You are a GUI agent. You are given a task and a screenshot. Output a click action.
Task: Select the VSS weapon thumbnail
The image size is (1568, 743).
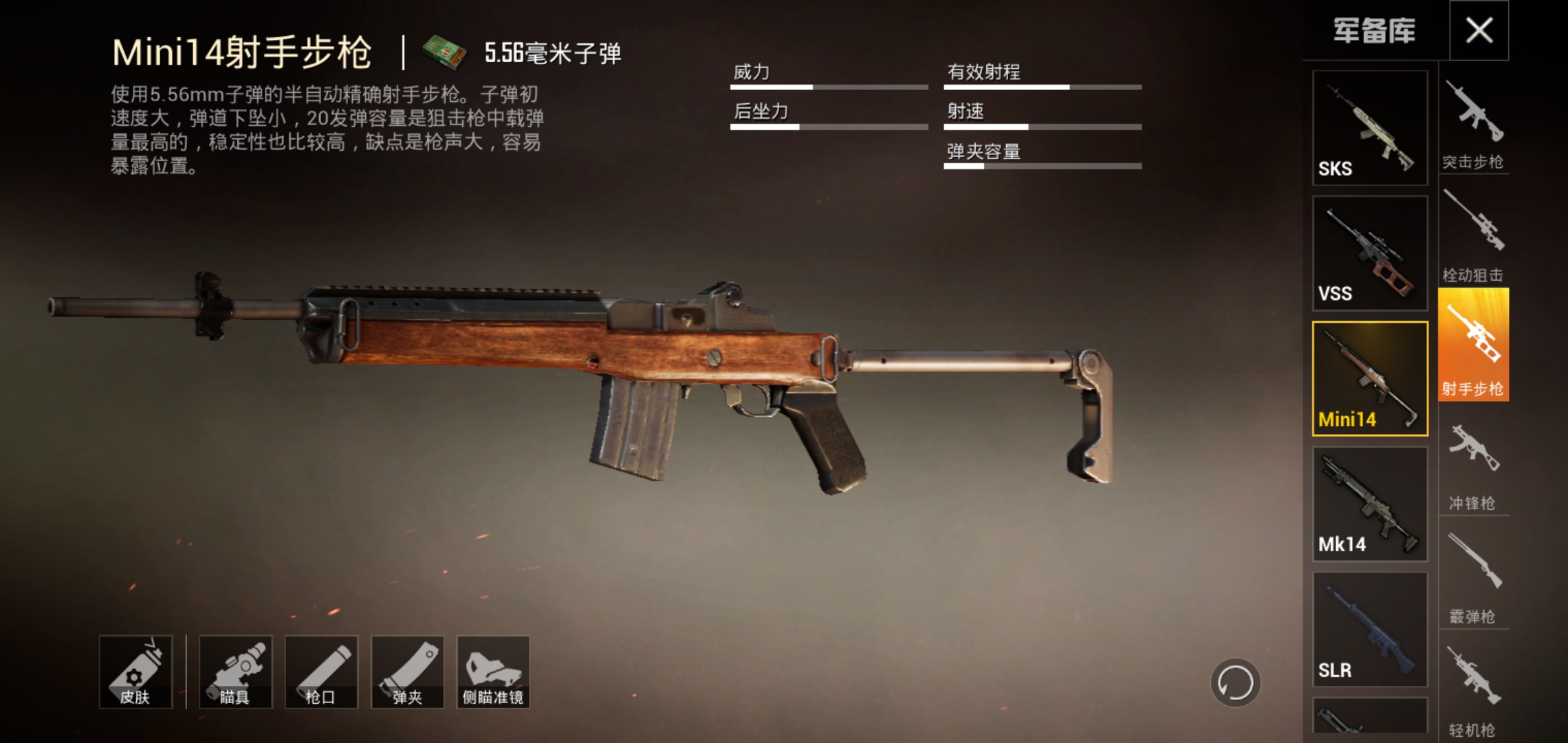(1369, 253)
